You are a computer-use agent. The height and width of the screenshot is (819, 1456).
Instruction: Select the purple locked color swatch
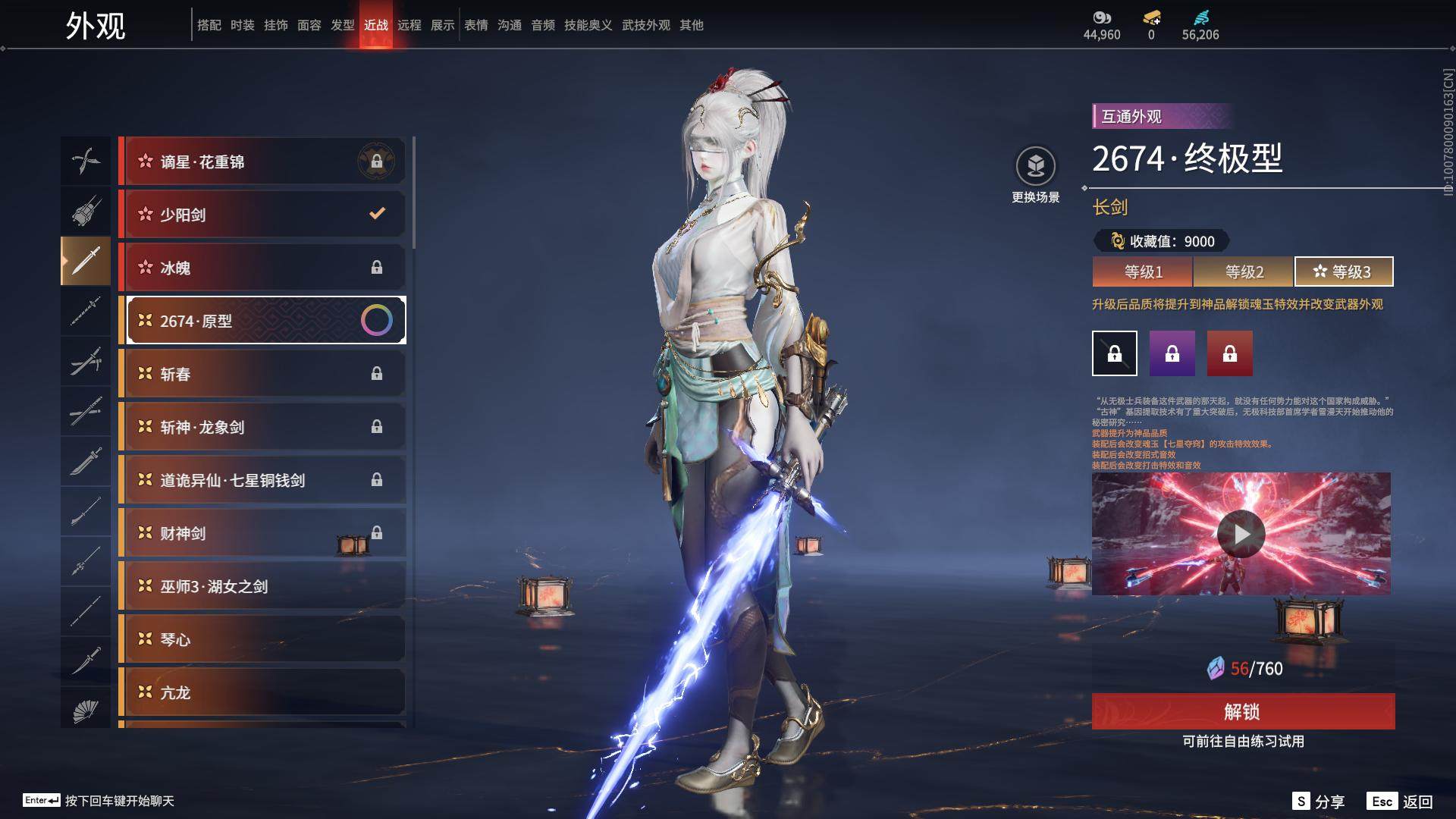pyautogui.click(x=1172, y=353)
